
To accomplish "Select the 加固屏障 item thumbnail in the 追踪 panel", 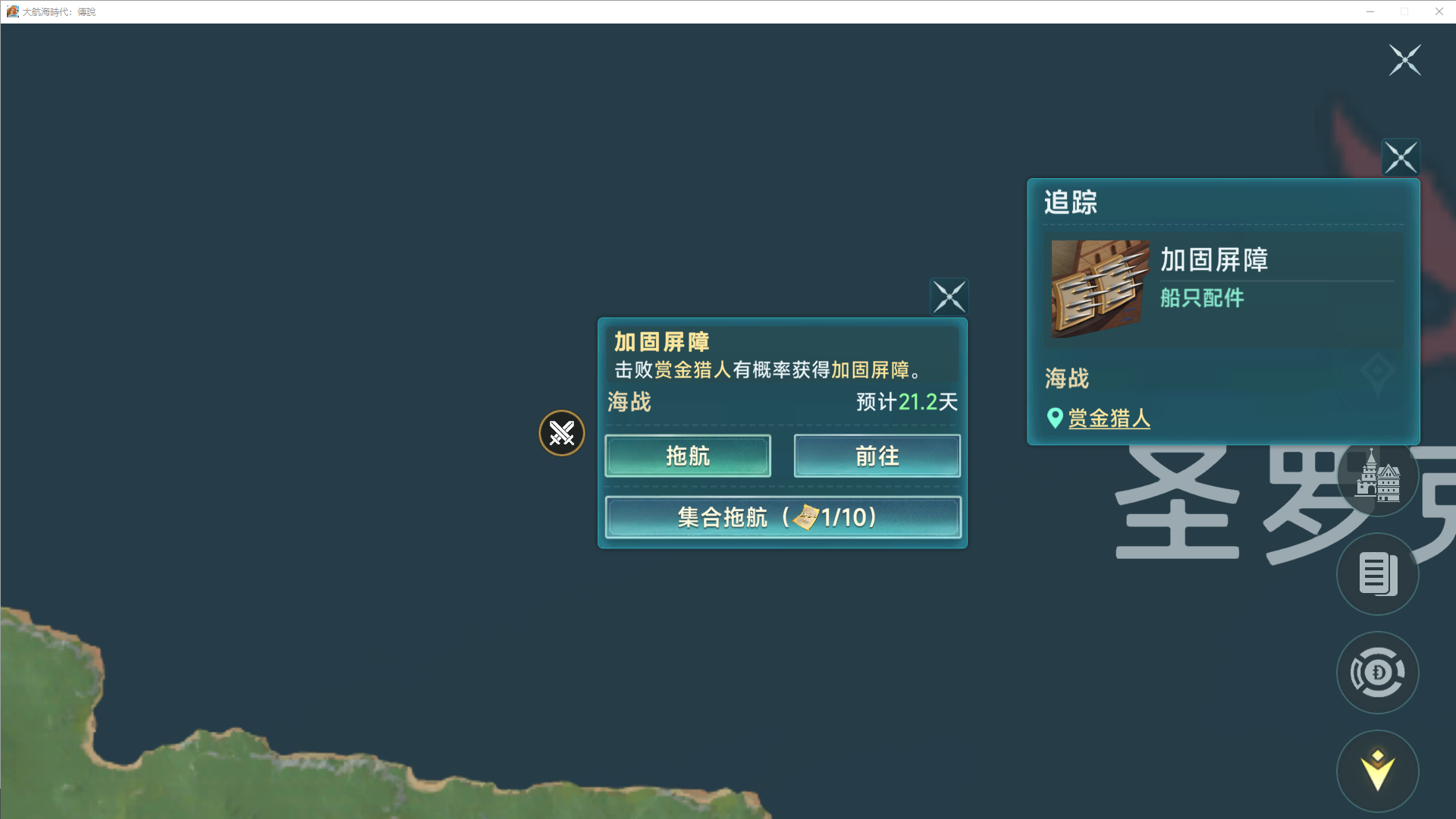I will pyautogui.click(x=1099, y=288).
